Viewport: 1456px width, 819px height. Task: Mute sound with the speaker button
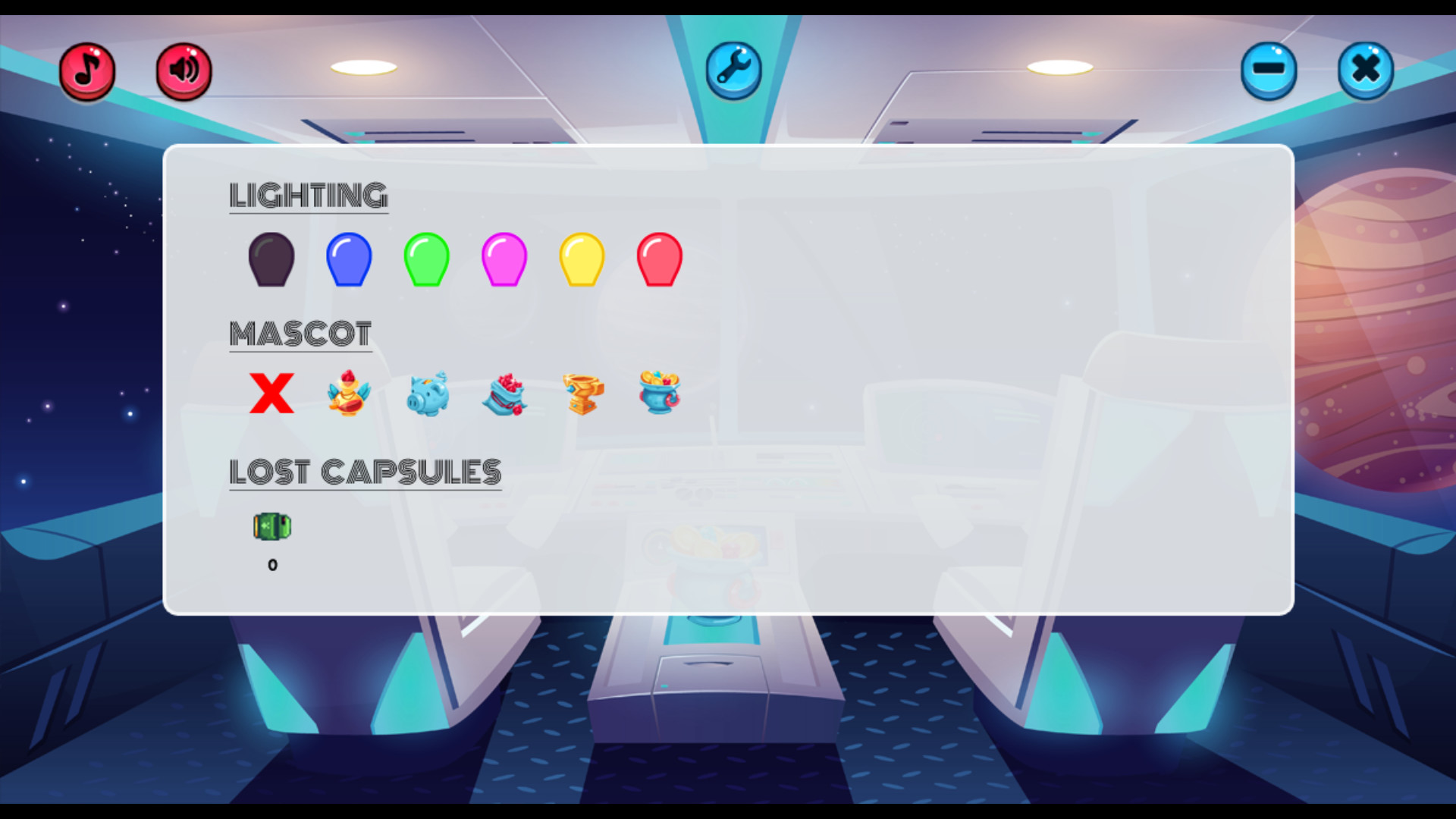point(183,71)
